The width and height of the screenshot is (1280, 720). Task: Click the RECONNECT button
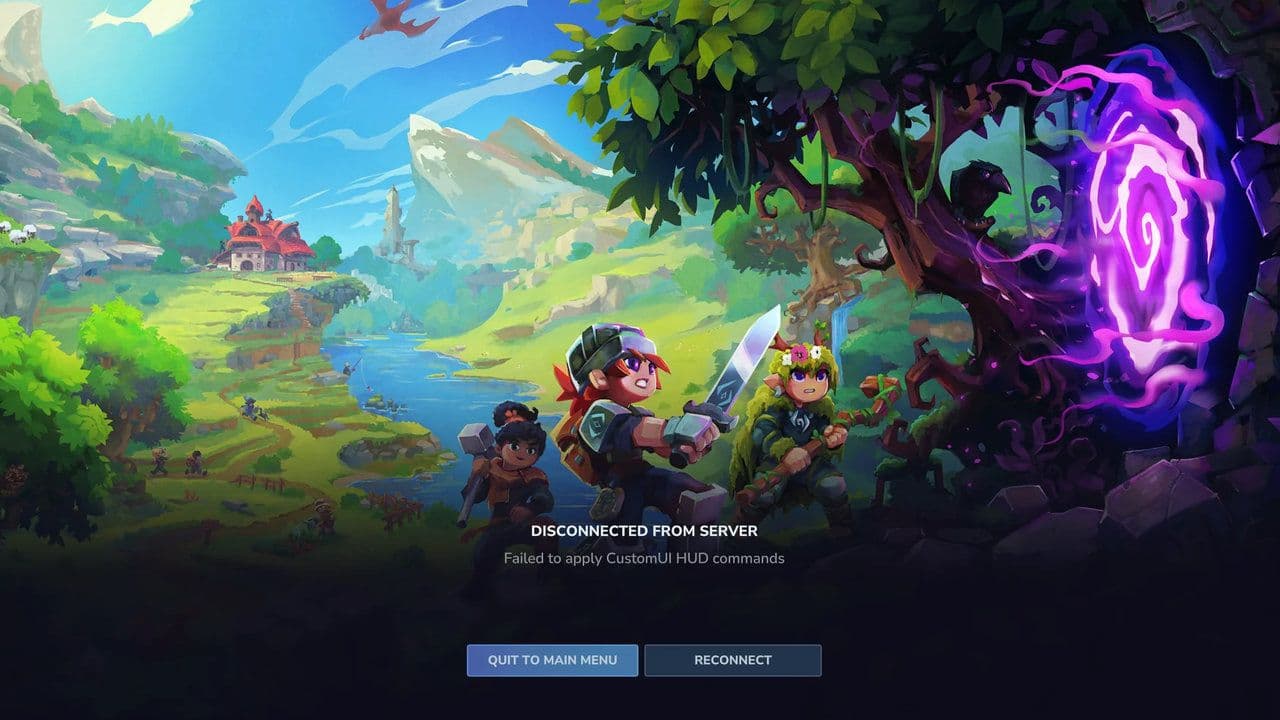tap(733, 660)
